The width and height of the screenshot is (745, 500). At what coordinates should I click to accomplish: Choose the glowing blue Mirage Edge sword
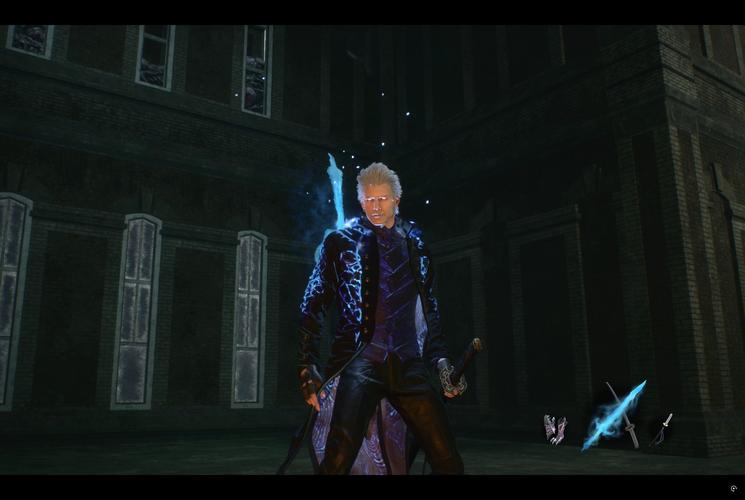click(612, 413)
